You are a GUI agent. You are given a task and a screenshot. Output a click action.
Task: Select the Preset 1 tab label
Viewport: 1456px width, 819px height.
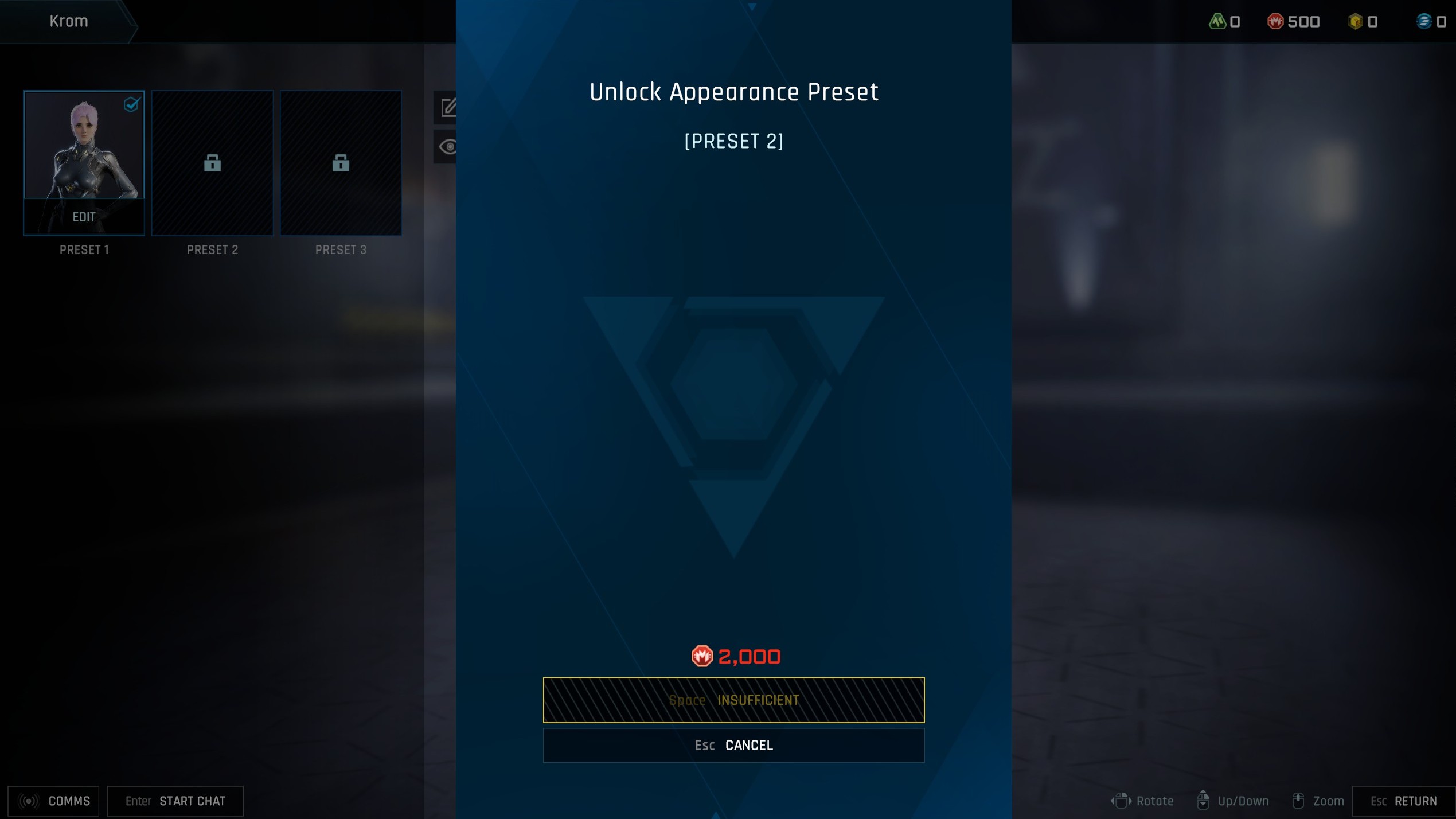coord(84,249)
